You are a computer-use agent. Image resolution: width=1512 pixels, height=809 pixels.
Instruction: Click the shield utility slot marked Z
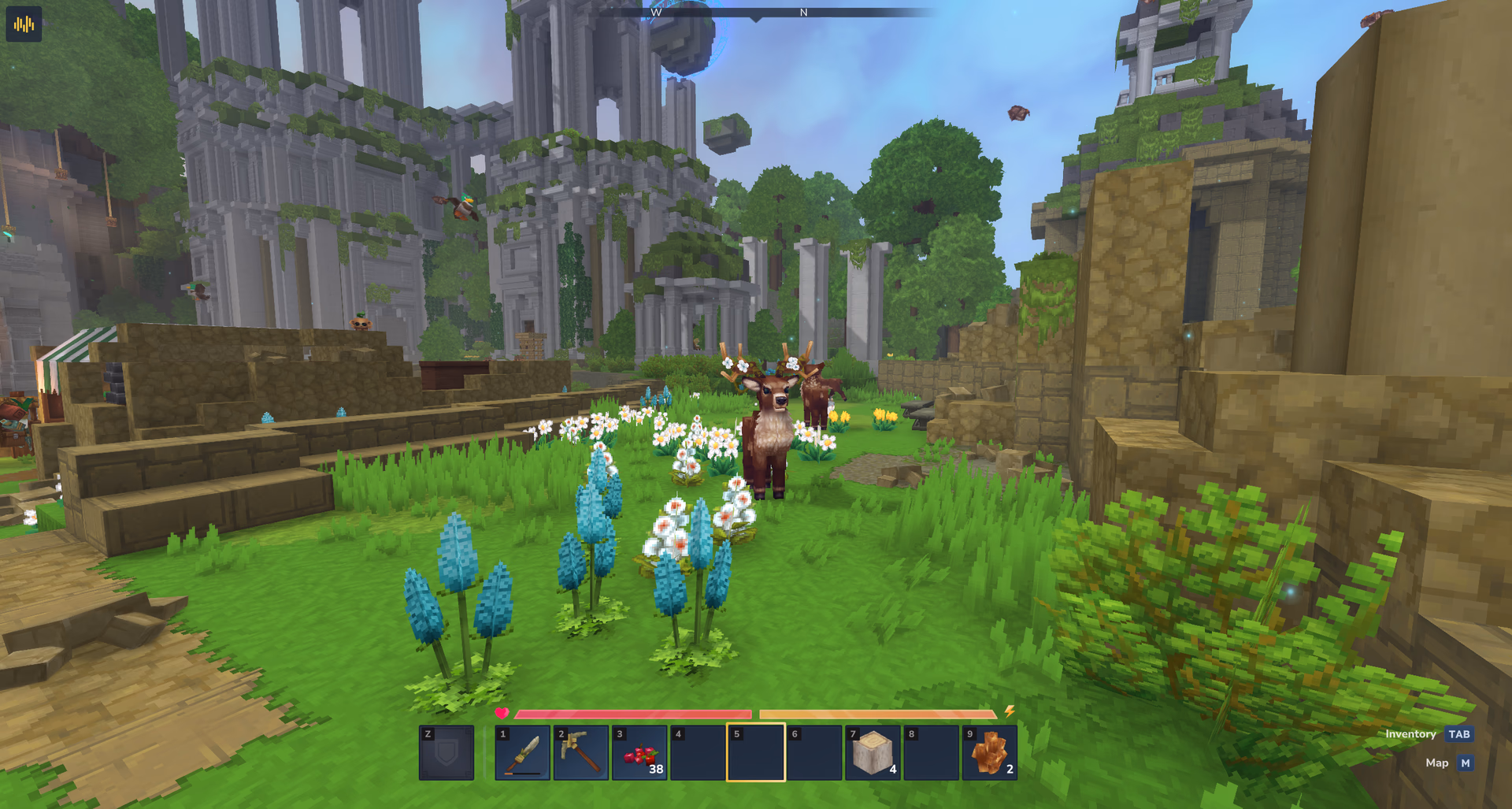pos(447,753)
